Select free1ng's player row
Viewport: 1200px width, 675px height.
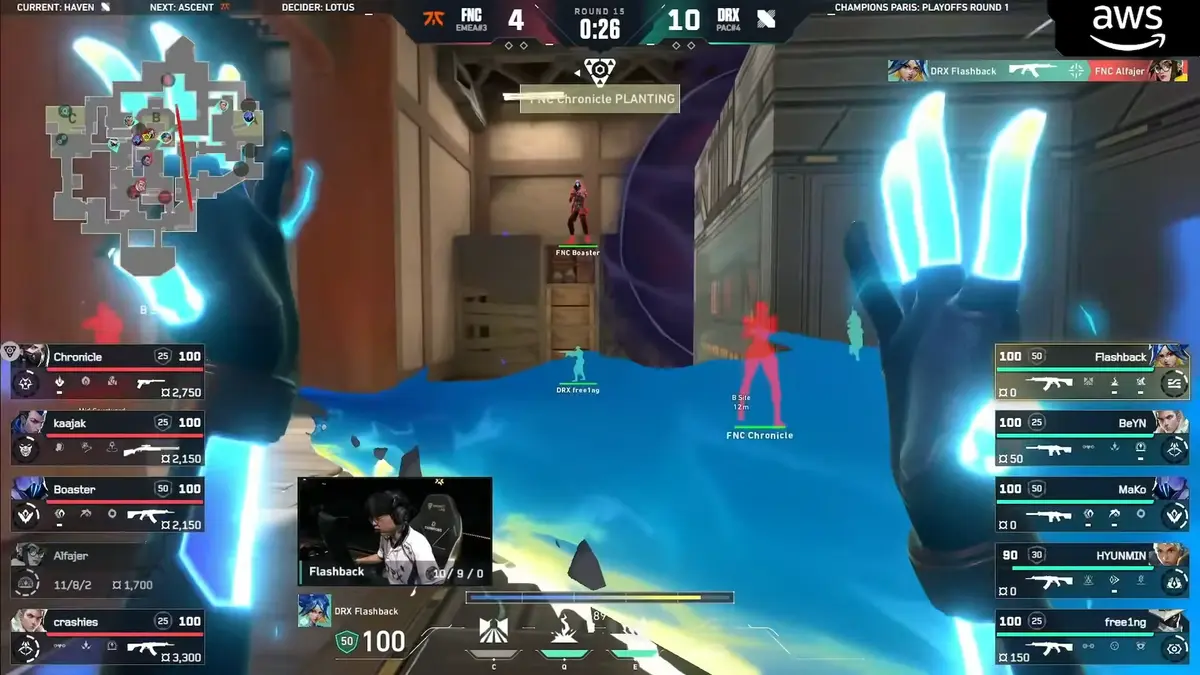tap(1091, 636)
